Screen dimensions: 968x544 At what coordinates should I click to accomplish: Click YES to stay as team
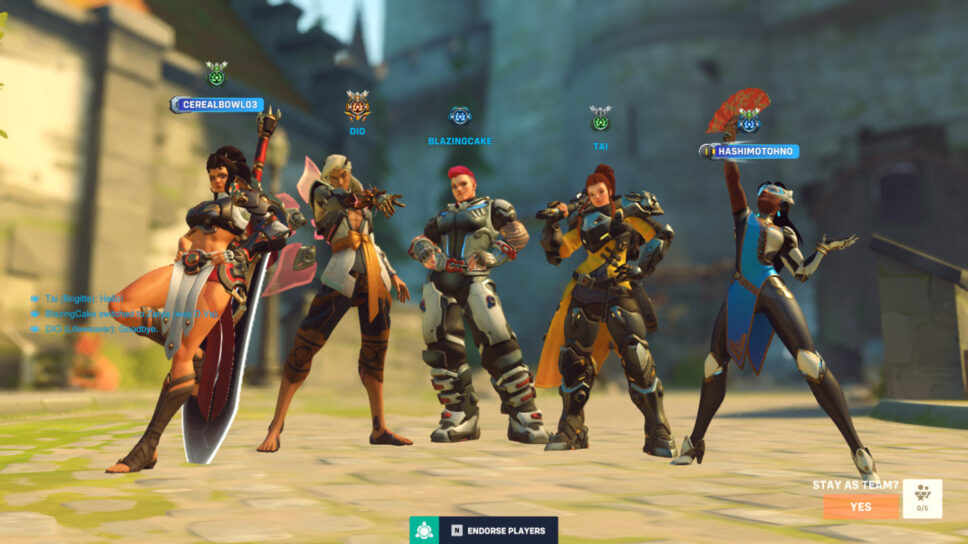click(860, 507)
